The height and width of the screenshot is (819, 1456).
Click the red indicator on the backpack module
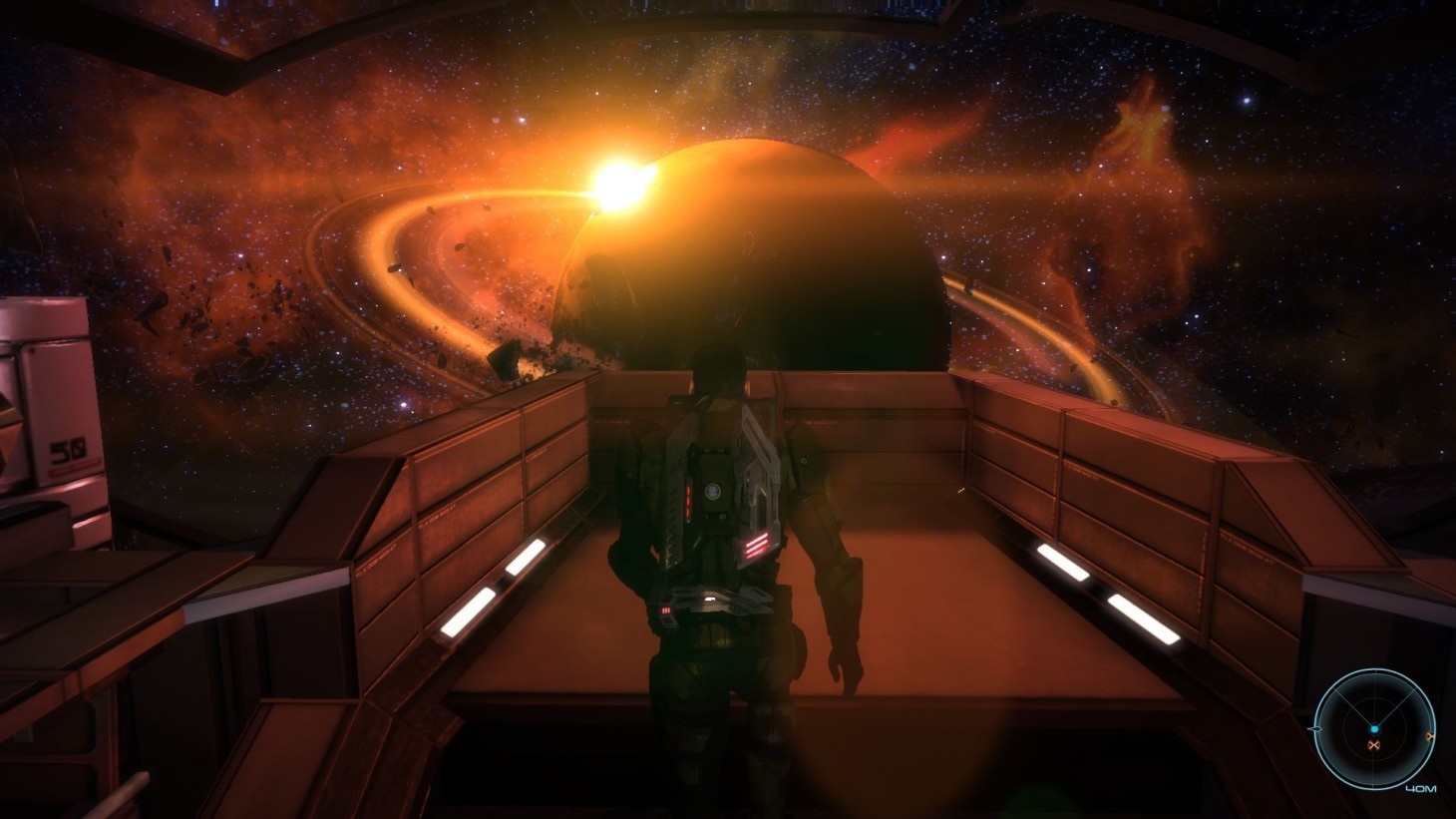(x=688, y=501)
